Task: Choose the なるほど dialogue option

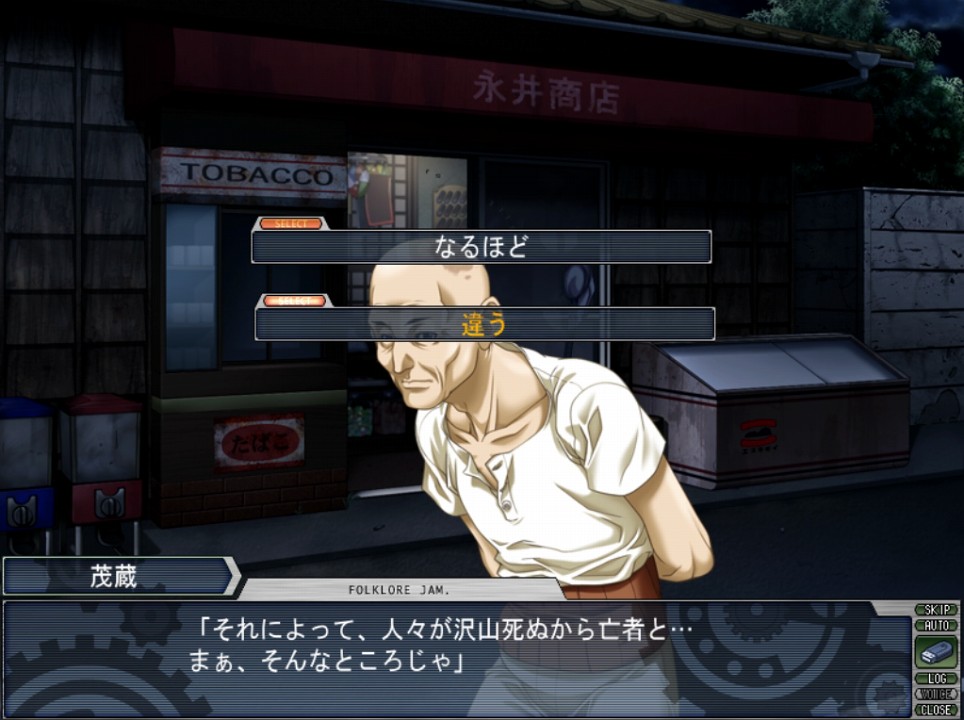Action: click(x=481, y=247)
